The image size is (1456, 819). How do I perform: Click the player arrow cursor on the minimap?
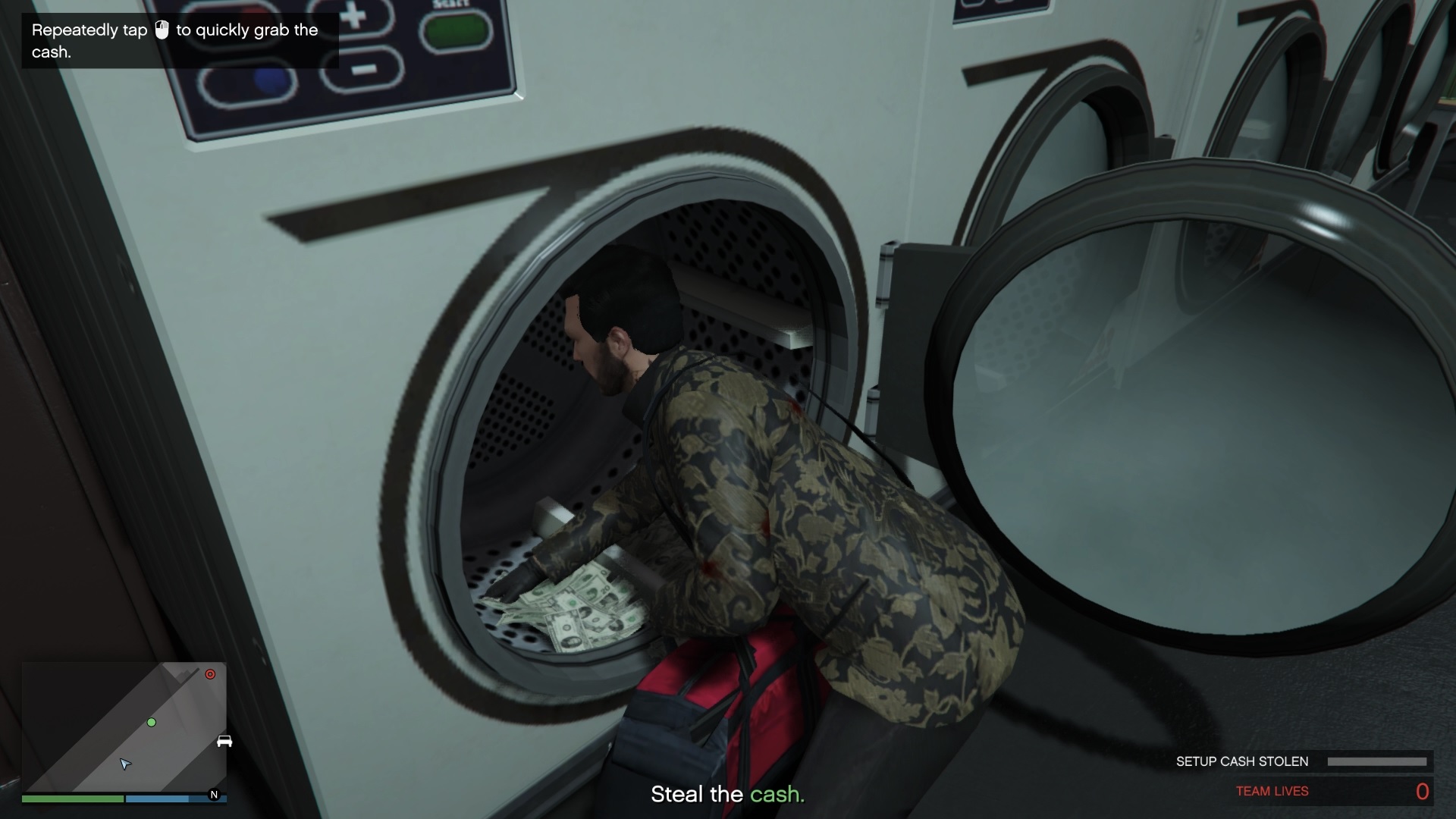pyautogui.click(x=126, y=765)
